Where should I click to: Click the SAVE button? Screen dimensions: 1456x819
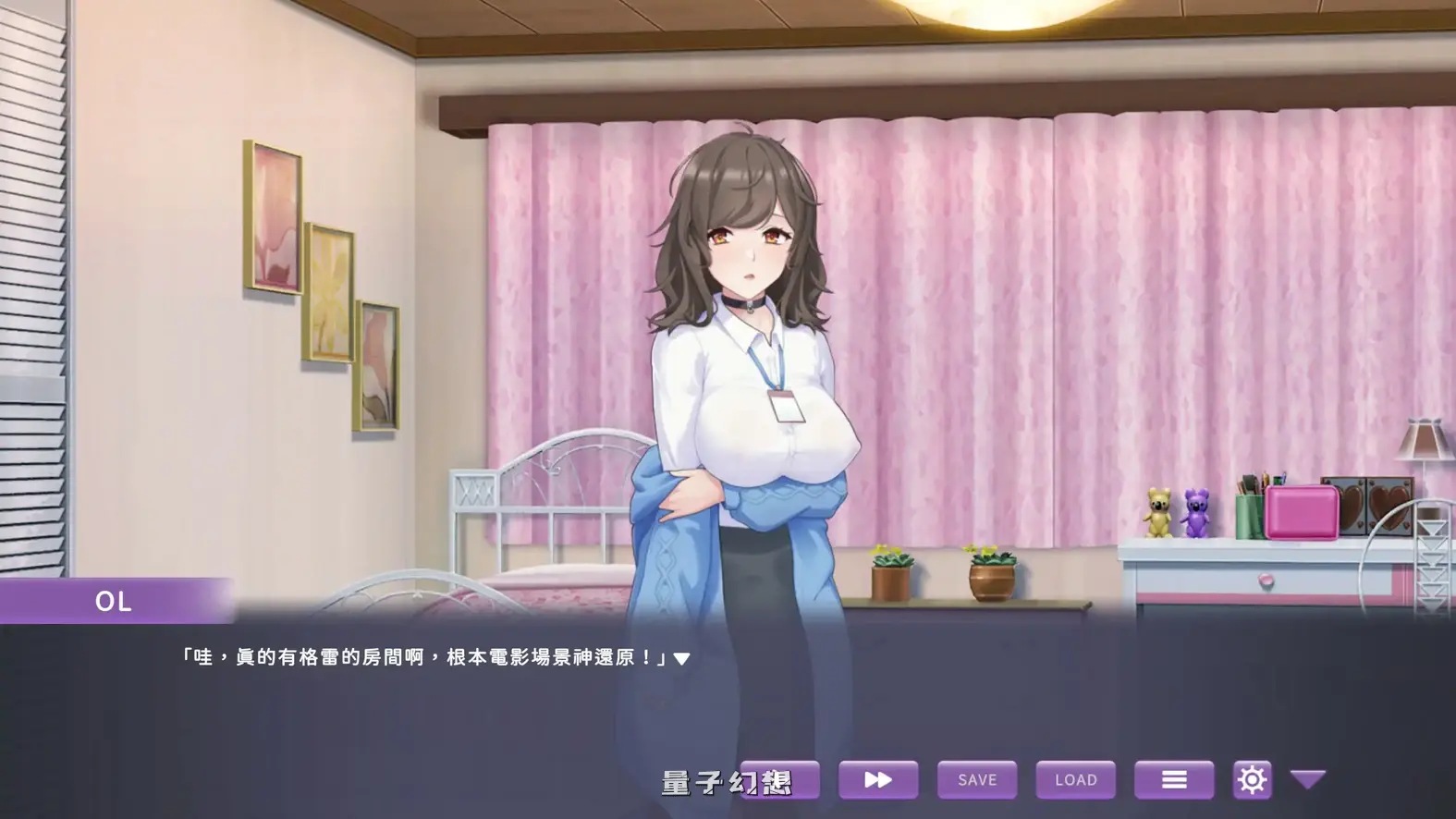click(976, 779)
